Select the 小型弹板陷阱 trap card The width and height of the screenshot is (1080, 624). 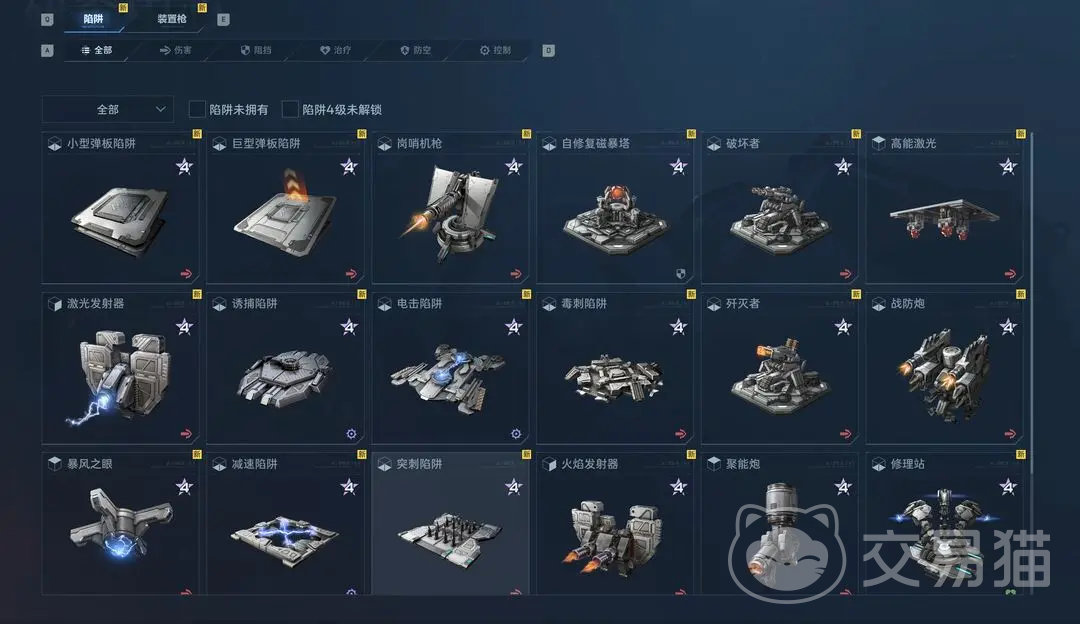point(120,208)
